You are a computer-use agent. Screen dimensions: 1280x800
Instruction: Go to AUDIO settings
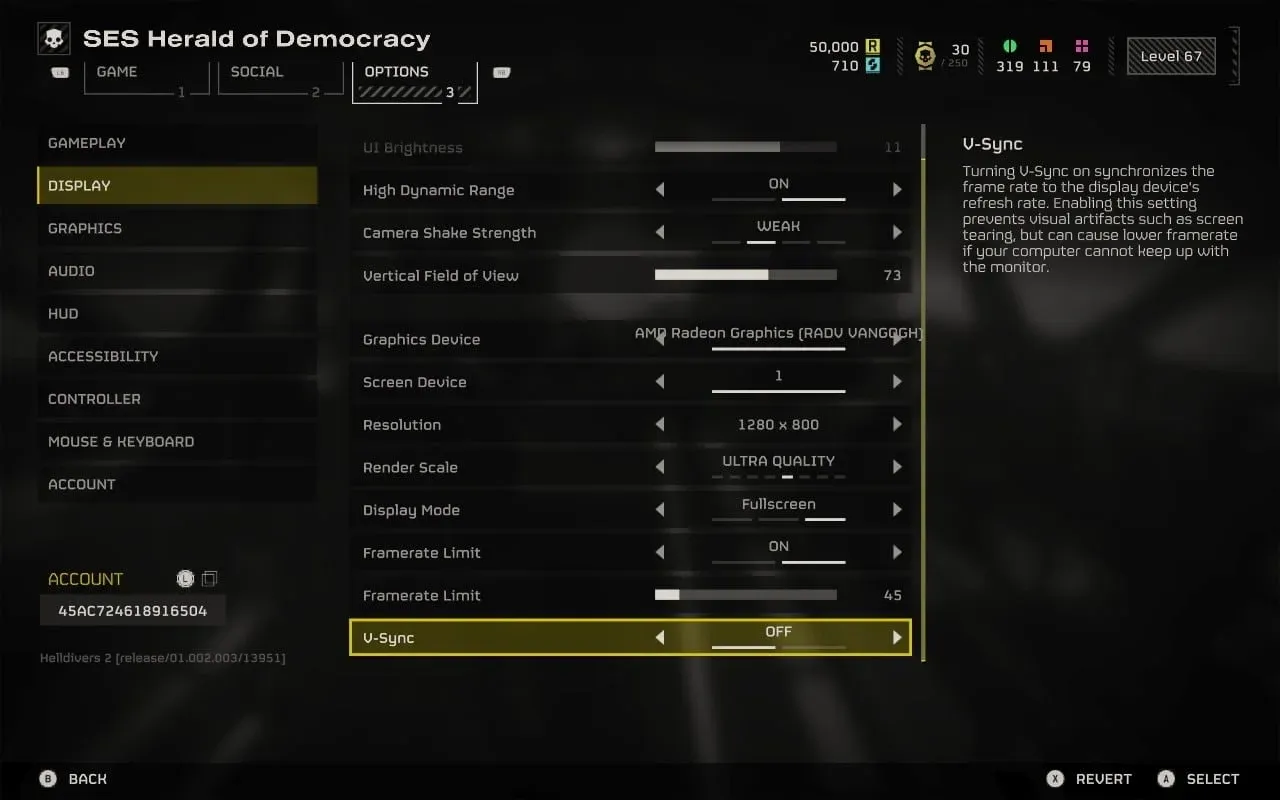pyautogui.click(x=73, y=271)
